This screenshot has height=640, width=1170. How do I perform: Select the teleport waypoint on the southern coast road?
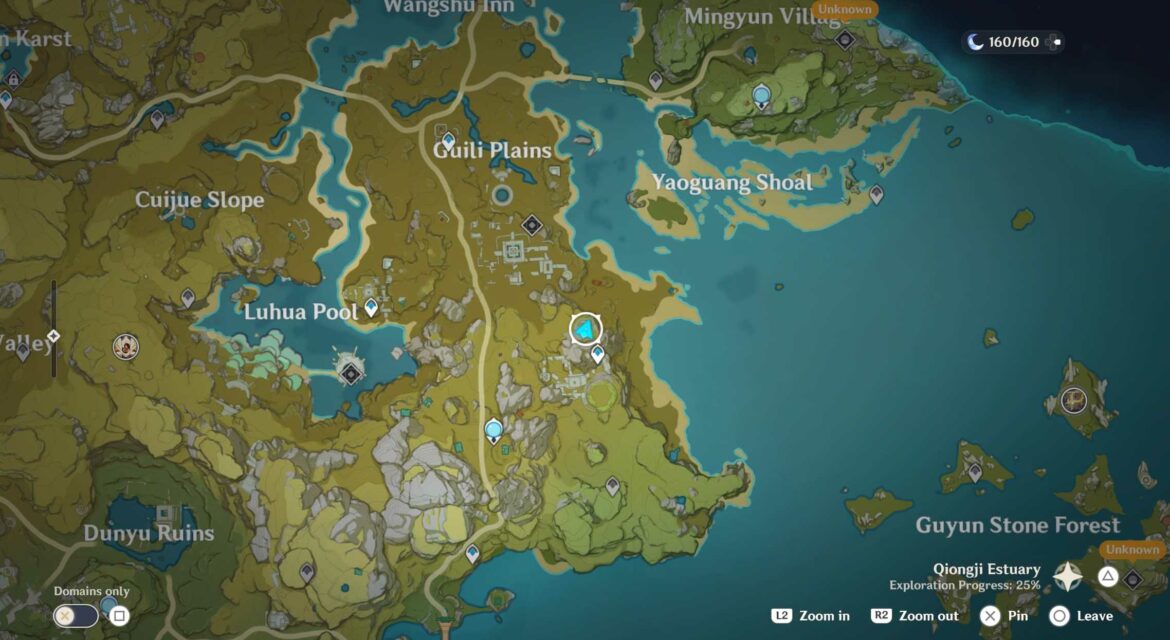click(x=472, y=553)
